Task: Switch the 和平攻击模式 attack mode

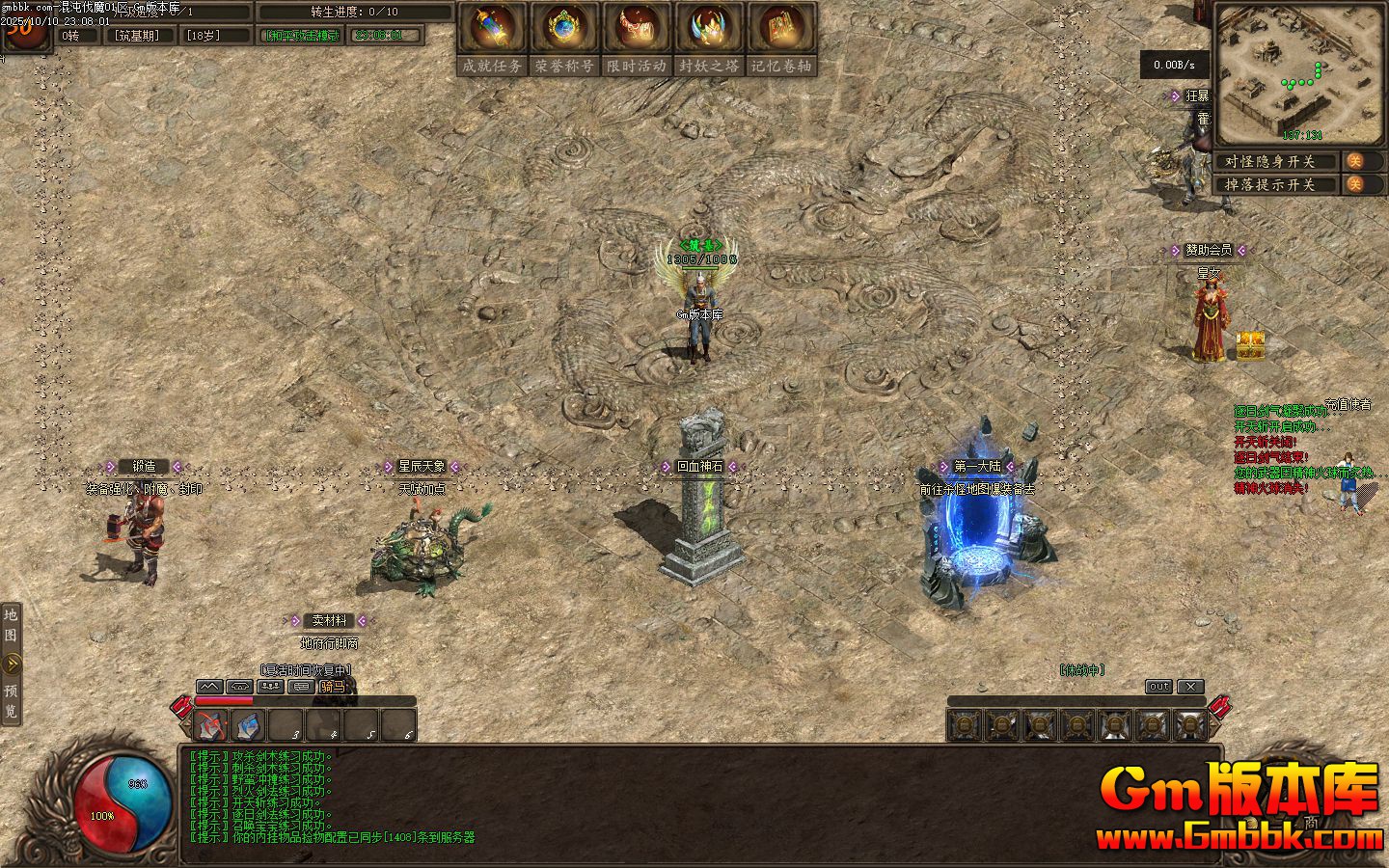Action: coord(303,36)
